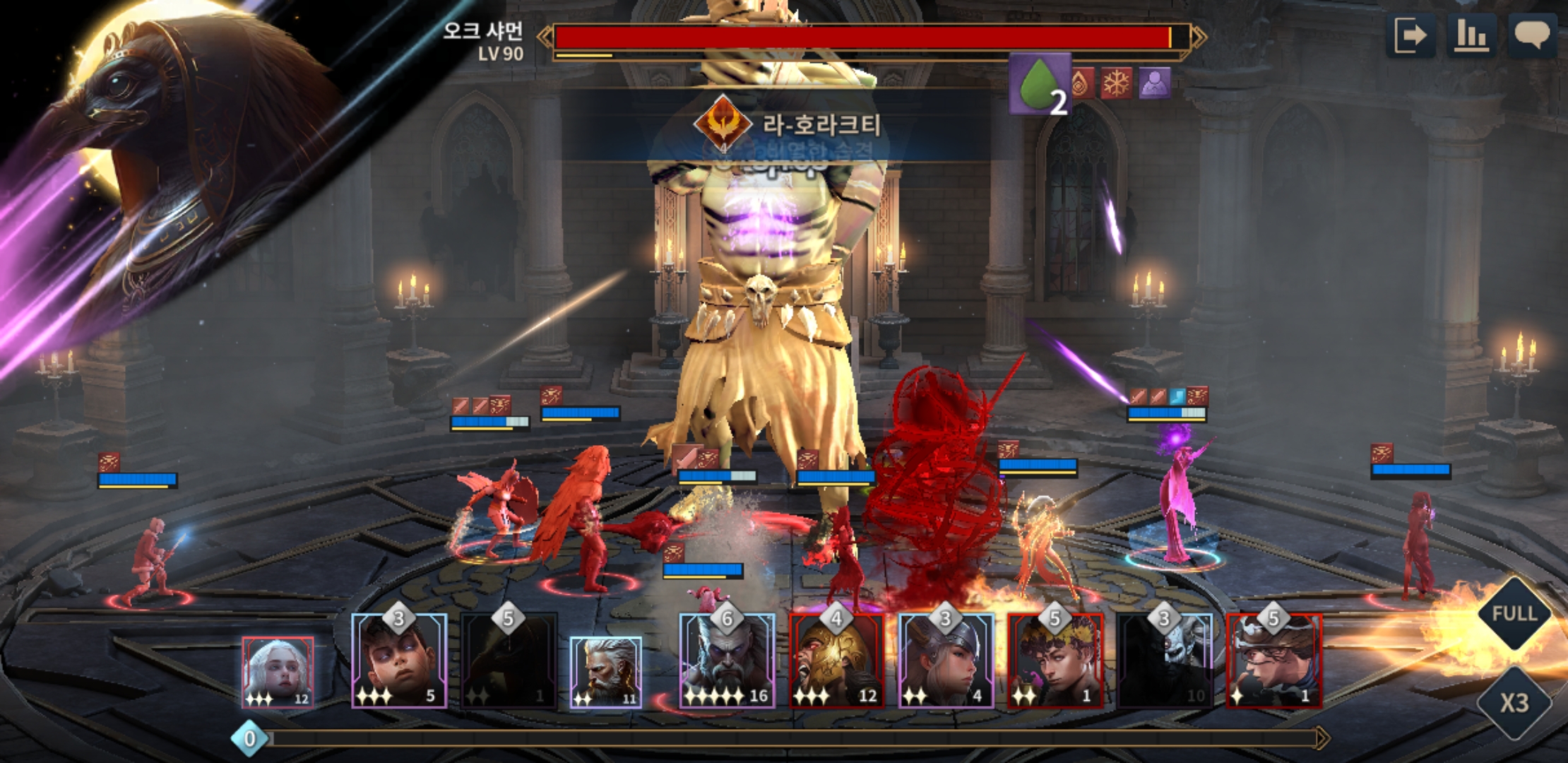The width and height of the screenshot is (1568, 763).
Task: Select the white-haired girl hero card
Action: [278, 672]
